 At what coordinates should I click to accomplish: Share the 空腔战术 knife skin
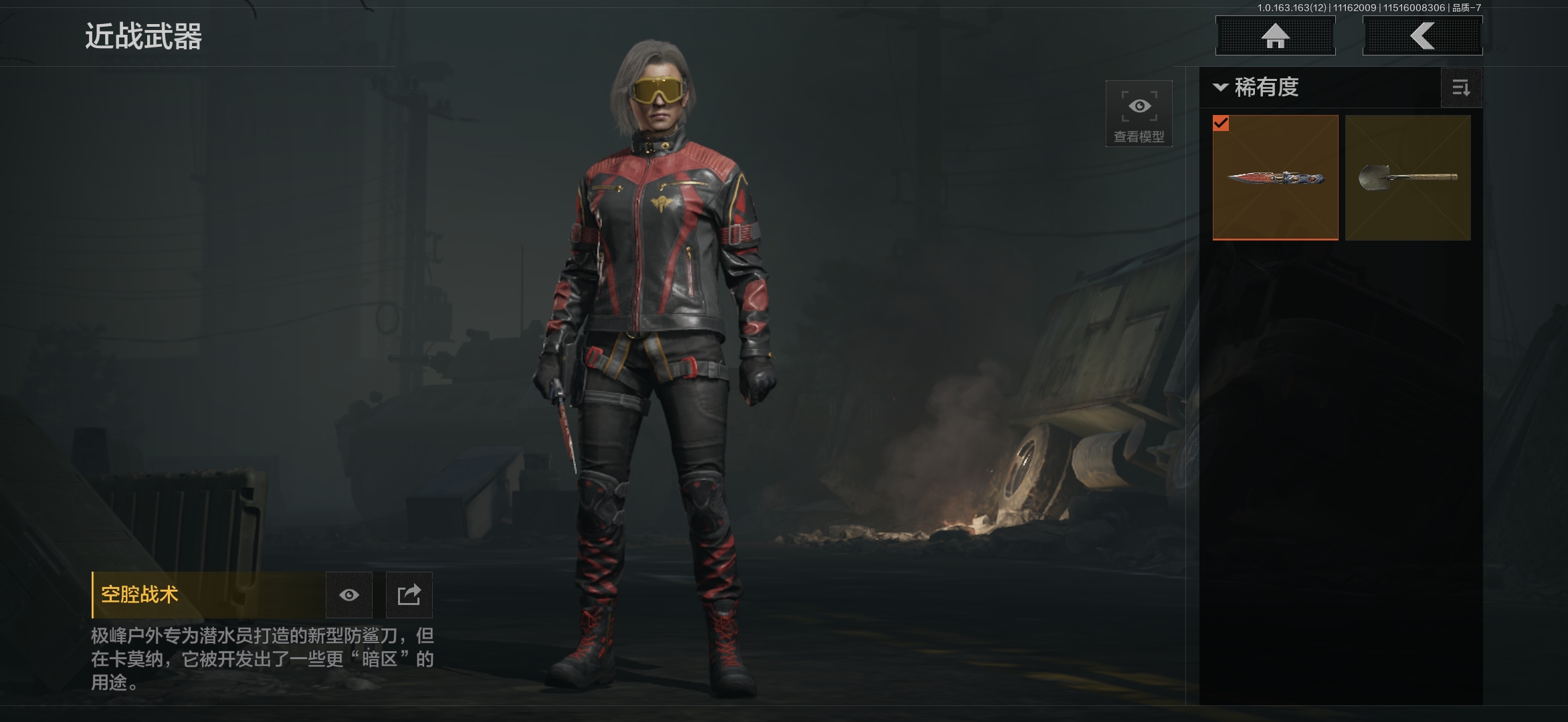pyautogui.click(x=409, y=595)
